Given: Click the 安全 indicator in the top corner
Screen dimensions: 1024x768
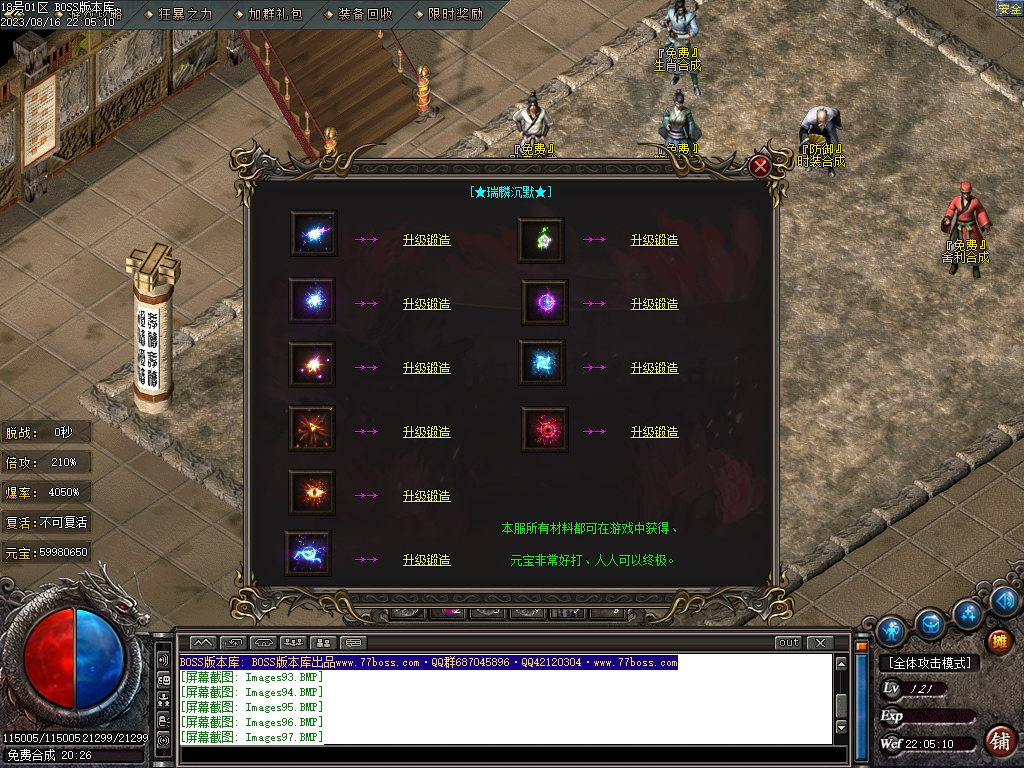Looking at the screenshot, I should 1009,8.
